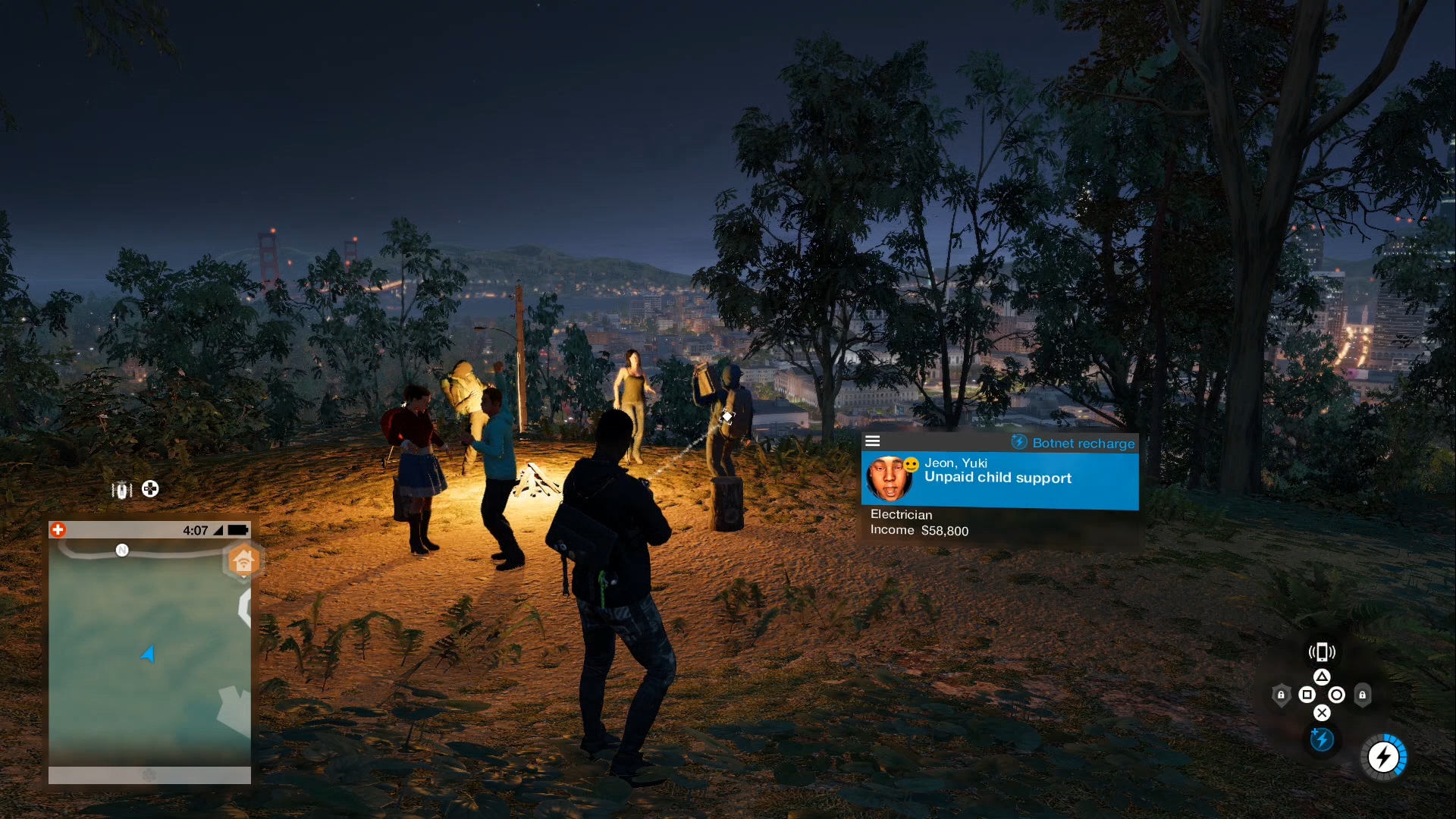The width and height of the screenshot is (1456, 819).
Task: Click the lightning icon beside Botnet recharge
Action: (1020, 444)
